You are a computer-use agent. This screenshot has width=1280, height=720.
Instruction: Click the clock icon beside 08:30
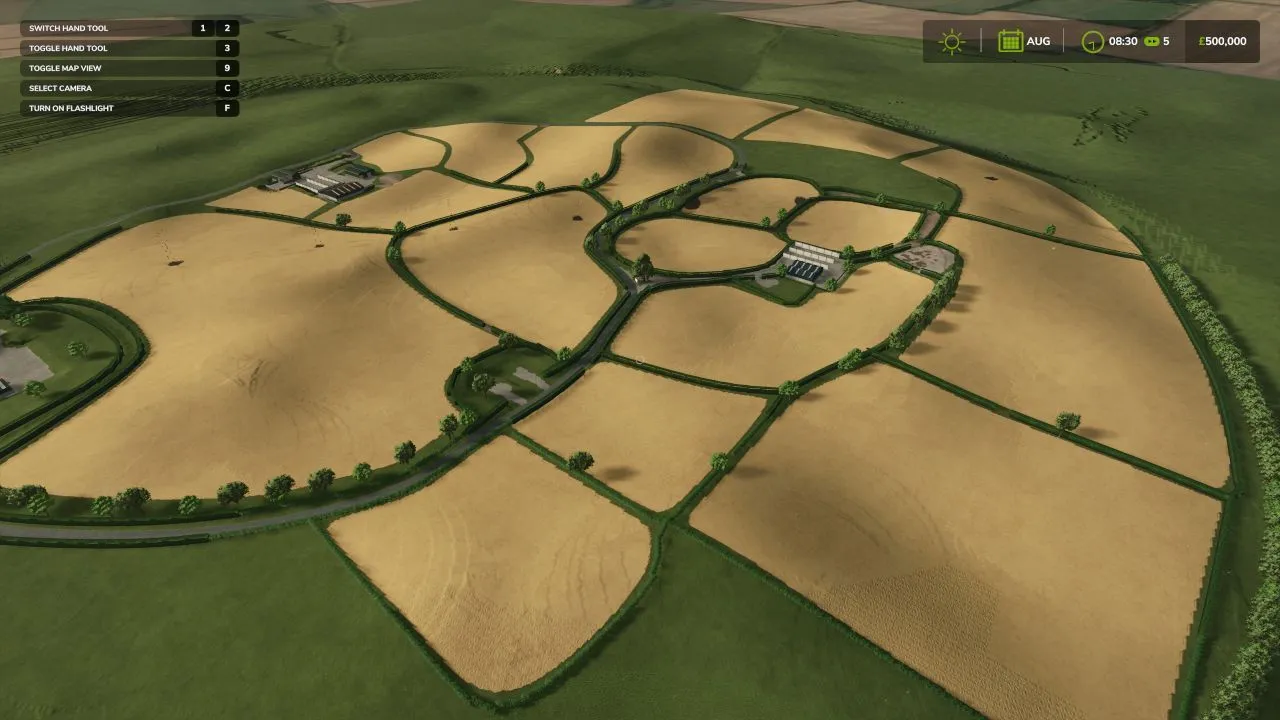[x=1091, y=40]
